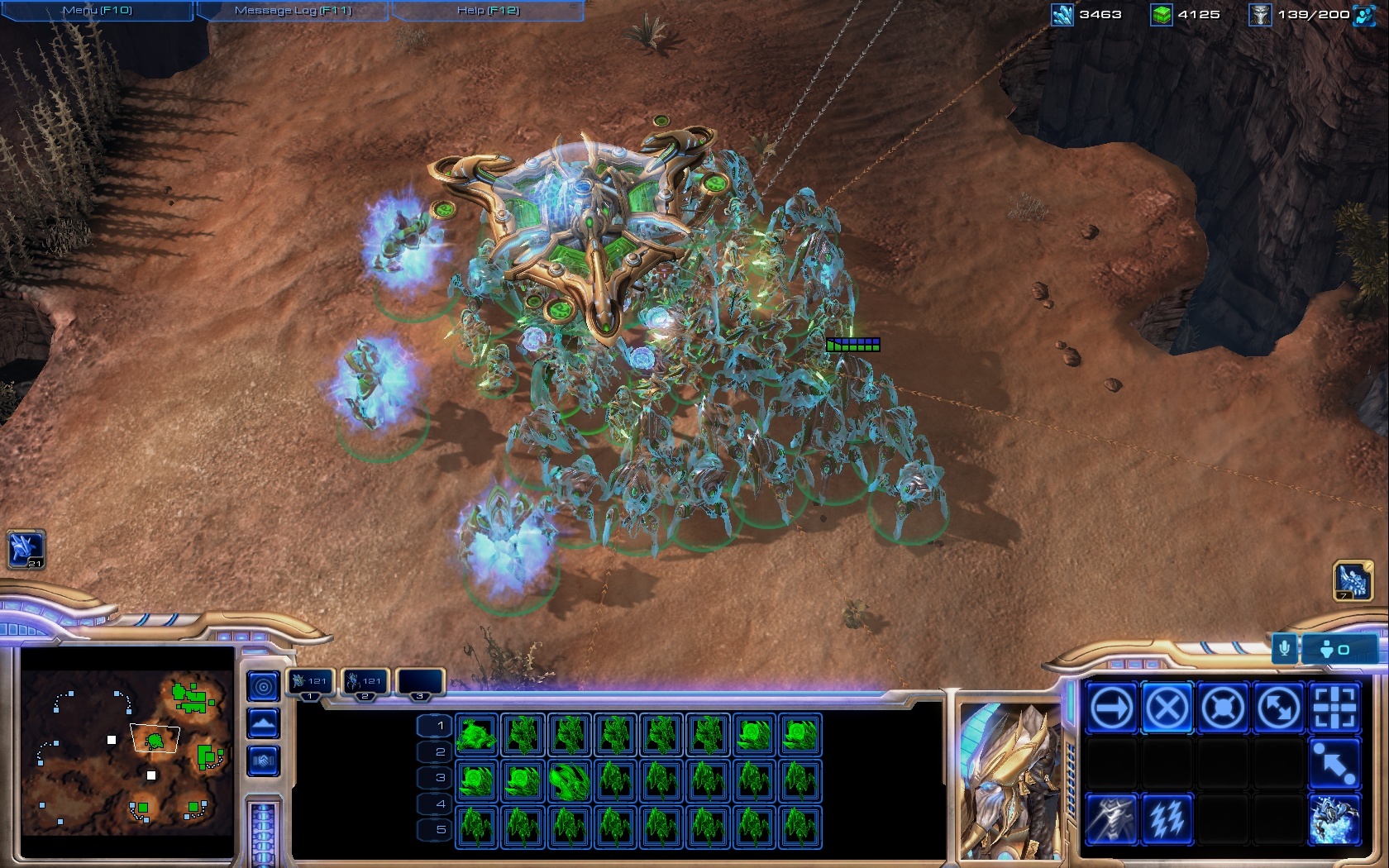This screenshot has height=868, width=1389.
Task: Toggle the microphone voice chat button
Action: click(x=1284, y=649)
